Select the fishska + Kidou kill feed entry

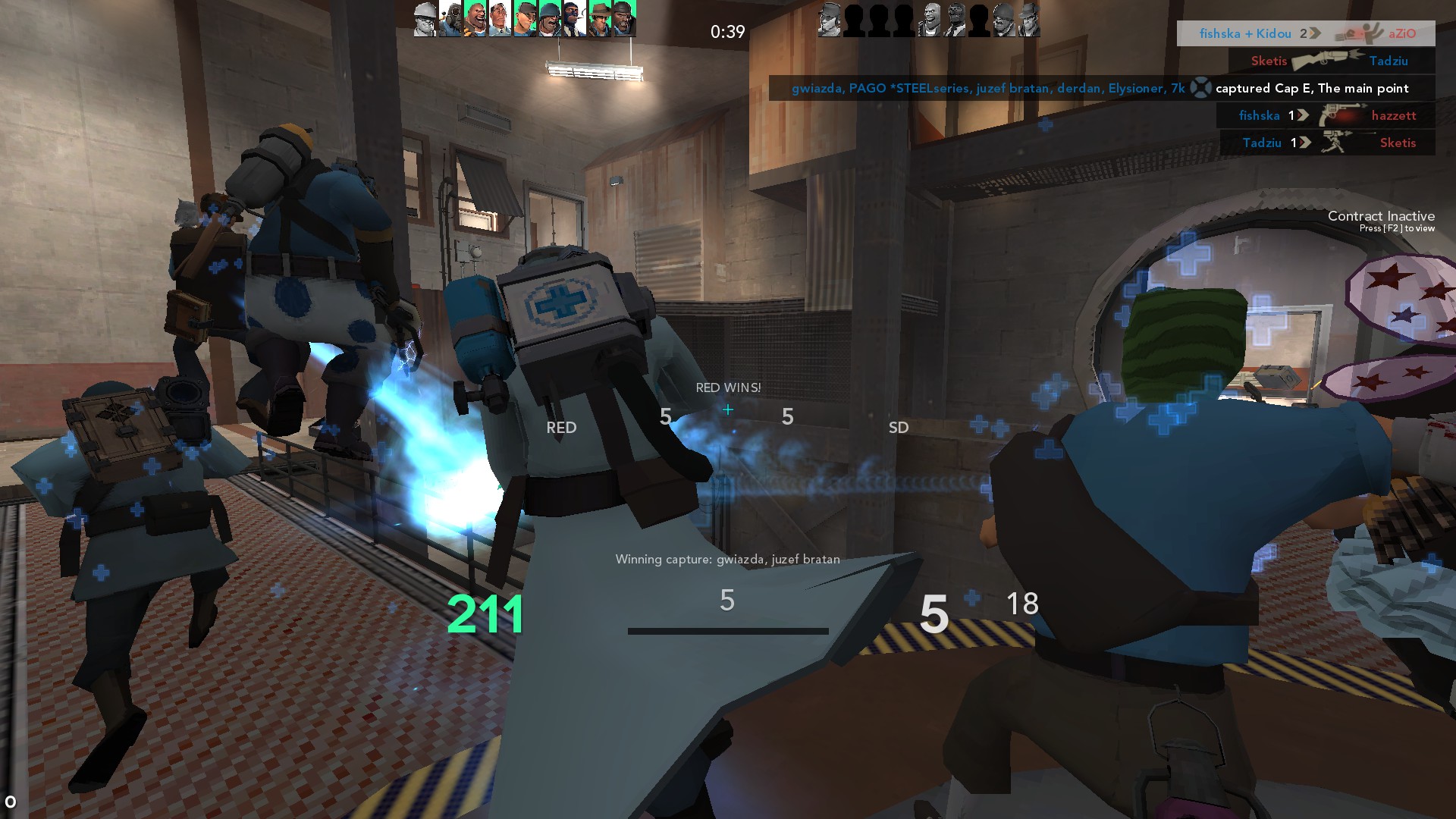1306,33
